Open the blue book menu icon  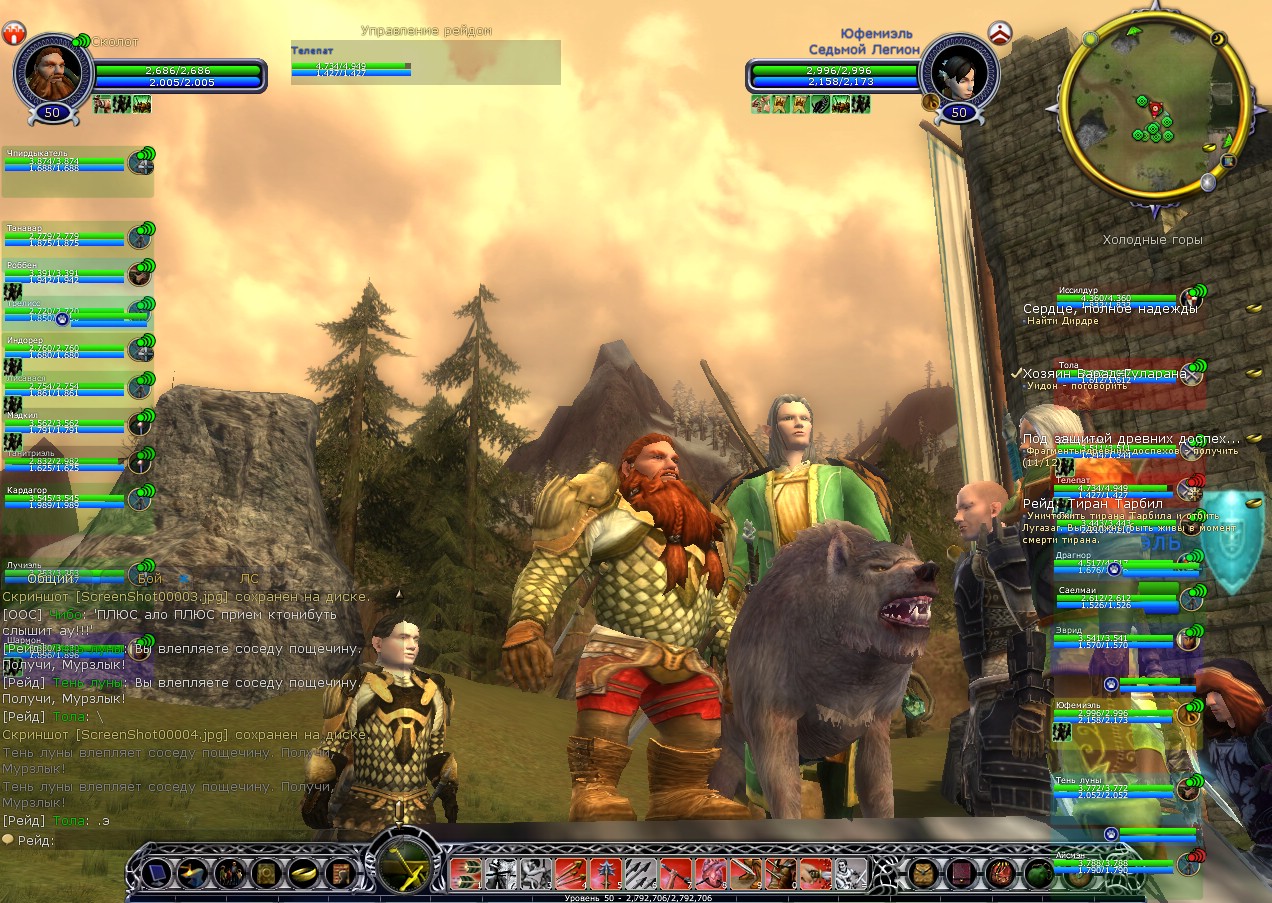pos(156,874)
